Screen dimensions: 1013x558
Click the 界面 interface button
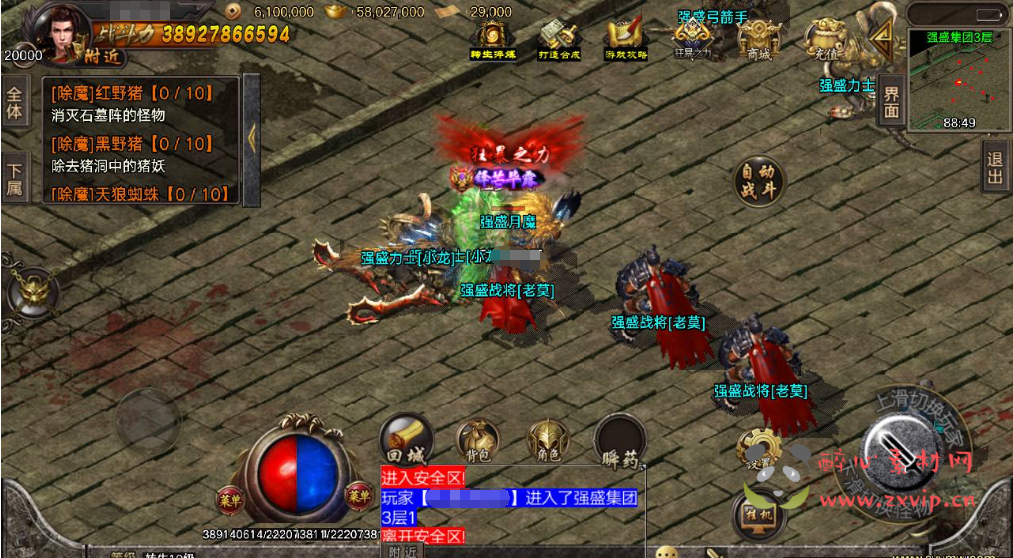click(890, 103)
